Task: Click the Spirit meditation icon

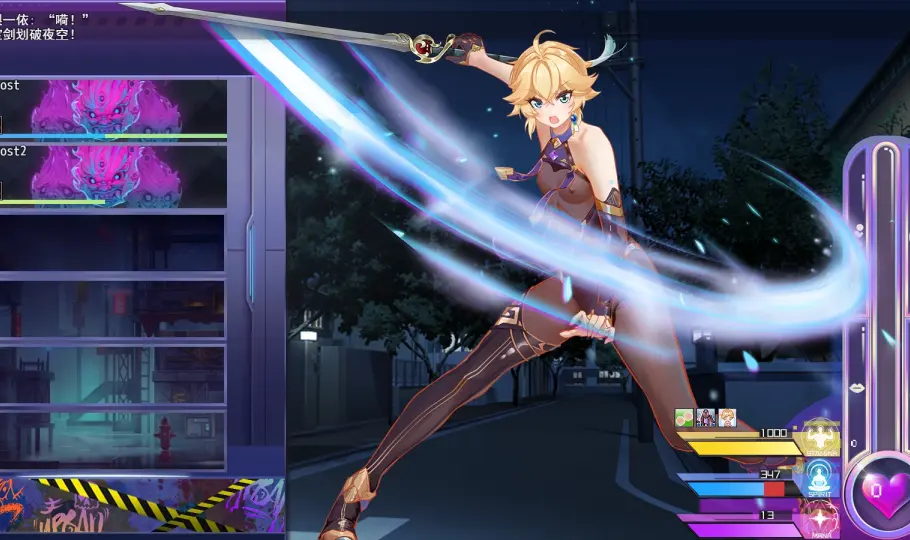Action: coord(821,478)
